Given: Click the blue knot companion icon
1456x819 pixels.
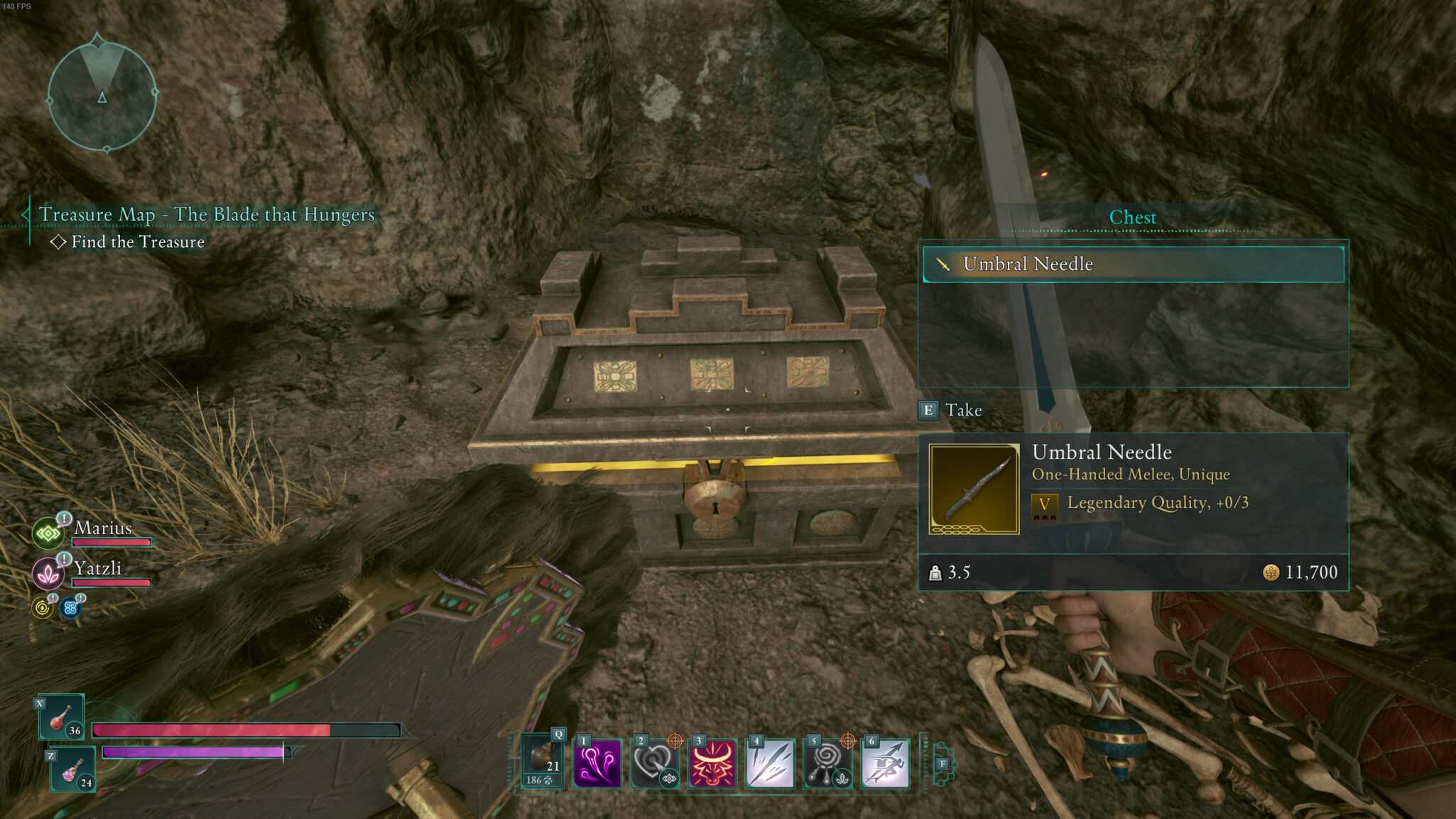Looking at the screenshot, I should click(70, 608).
